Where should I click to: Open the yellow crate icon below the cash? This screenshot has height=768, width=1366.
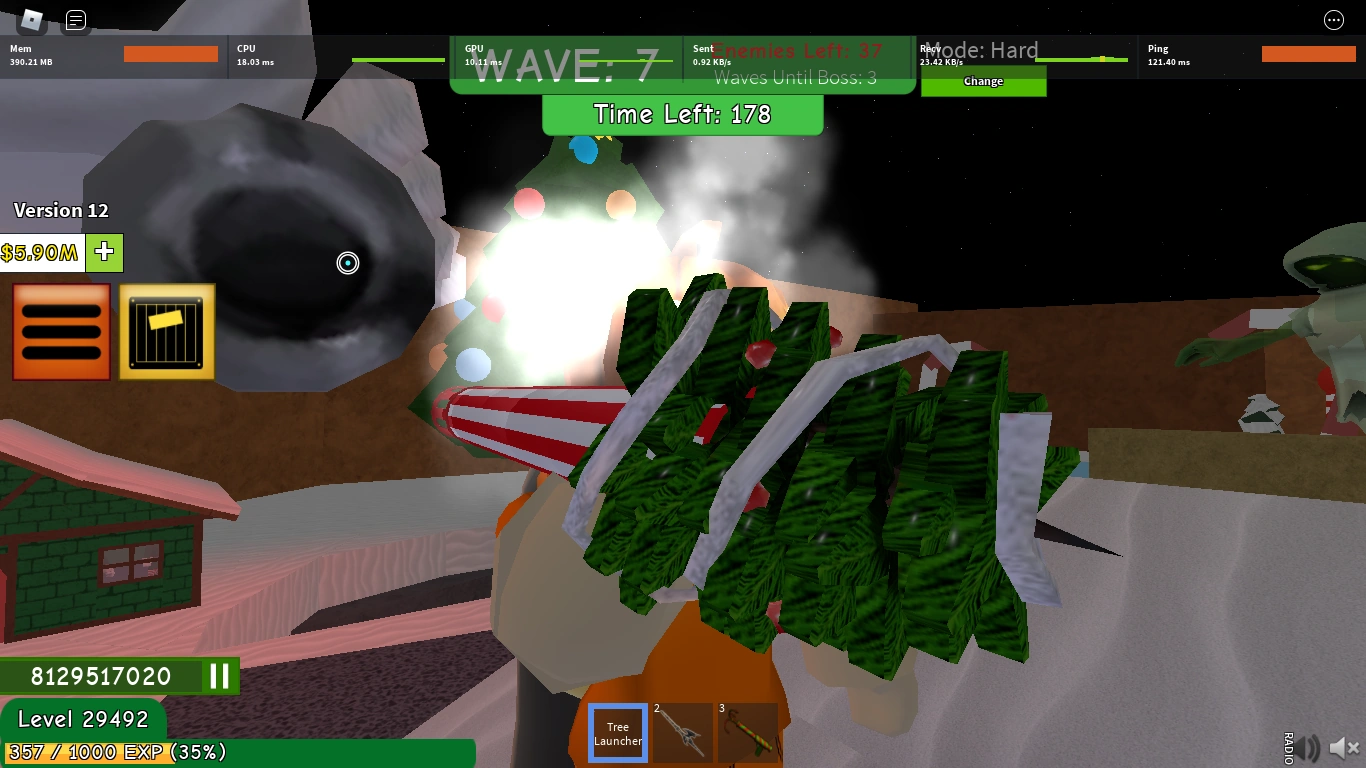[166, 331]
